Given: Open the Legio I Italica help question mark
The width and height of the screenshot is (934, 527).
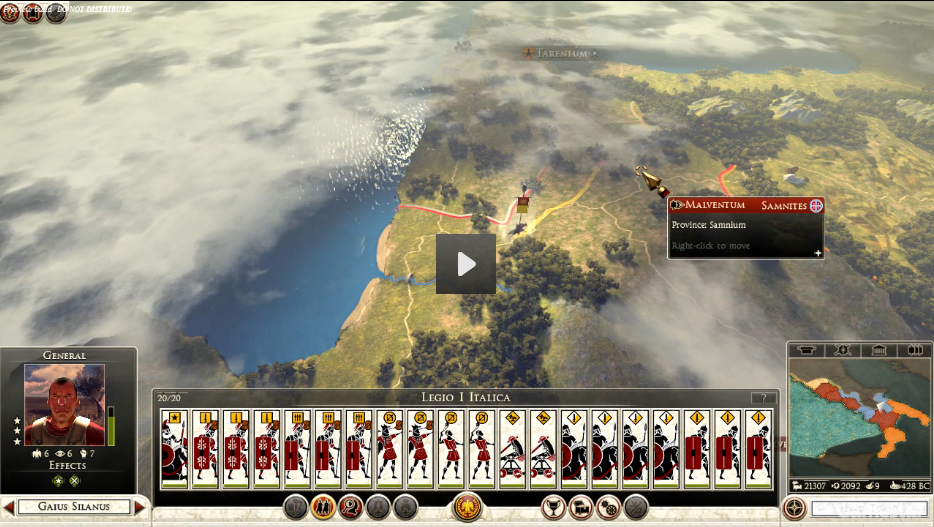Looking at the screenshot, I should tap(763, 398).
